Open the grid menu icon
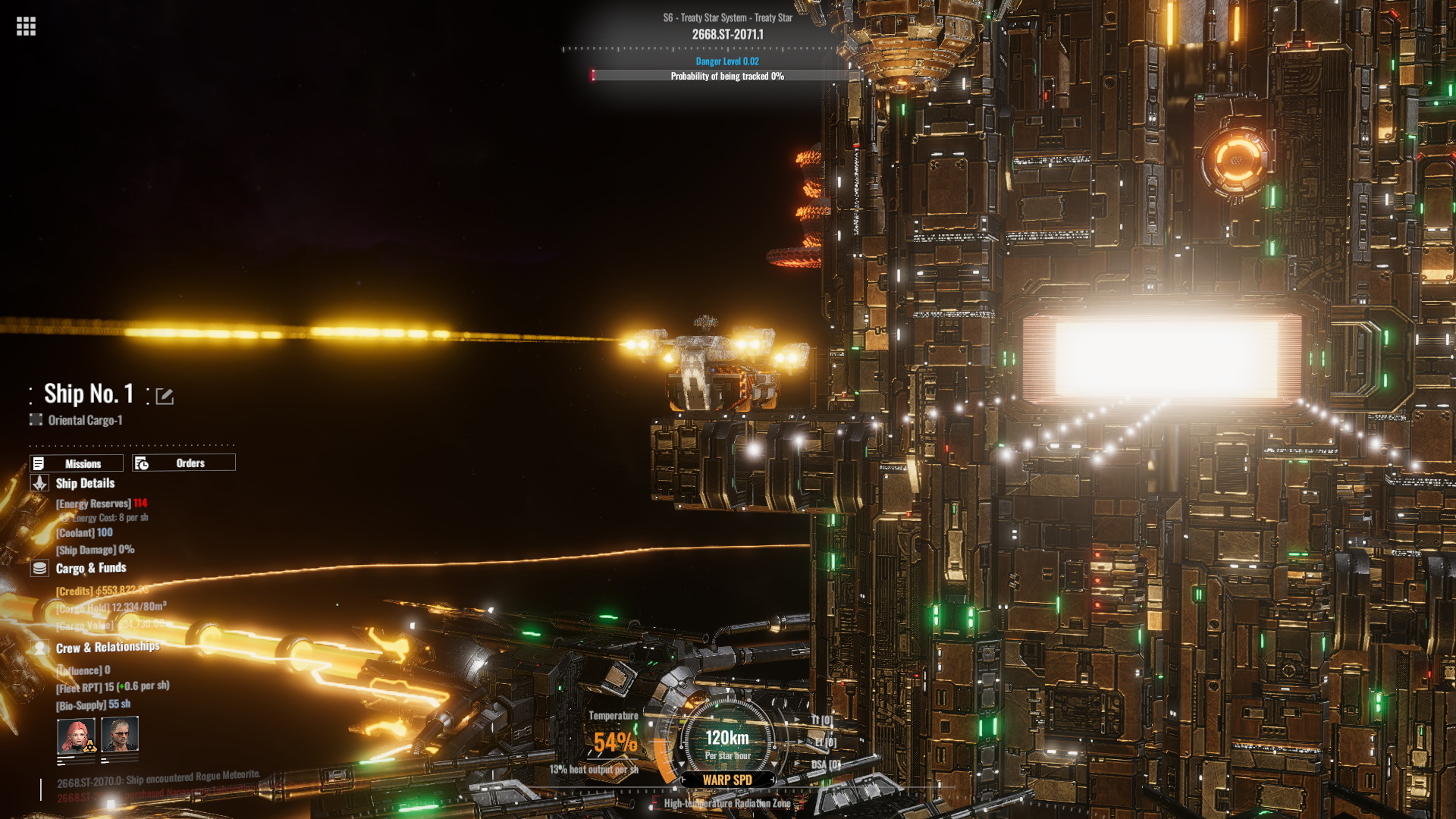 26,27
